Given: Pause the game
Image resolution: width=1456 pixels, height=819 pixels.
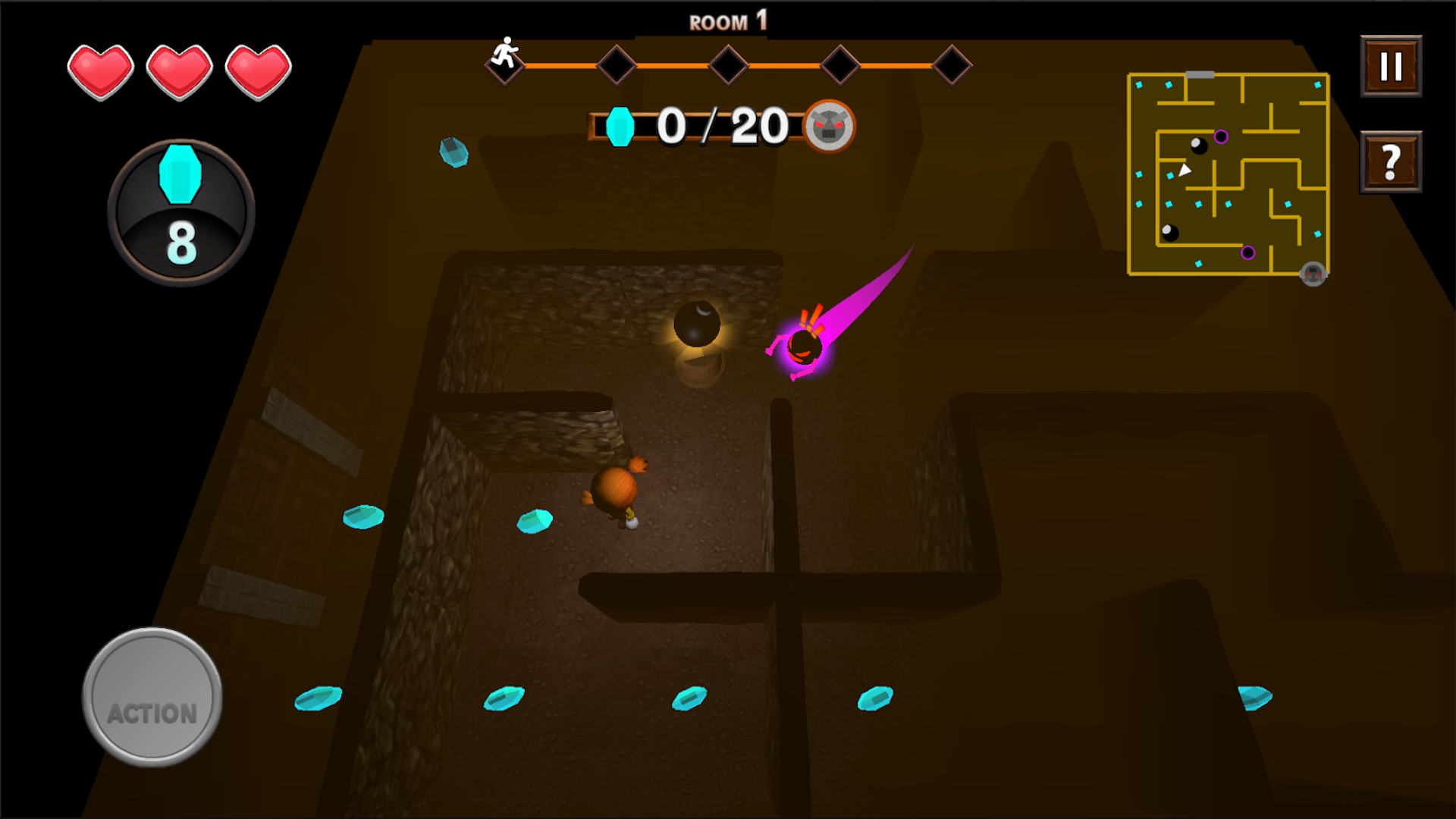Looking at the screenshot, I should point(1390,66).
